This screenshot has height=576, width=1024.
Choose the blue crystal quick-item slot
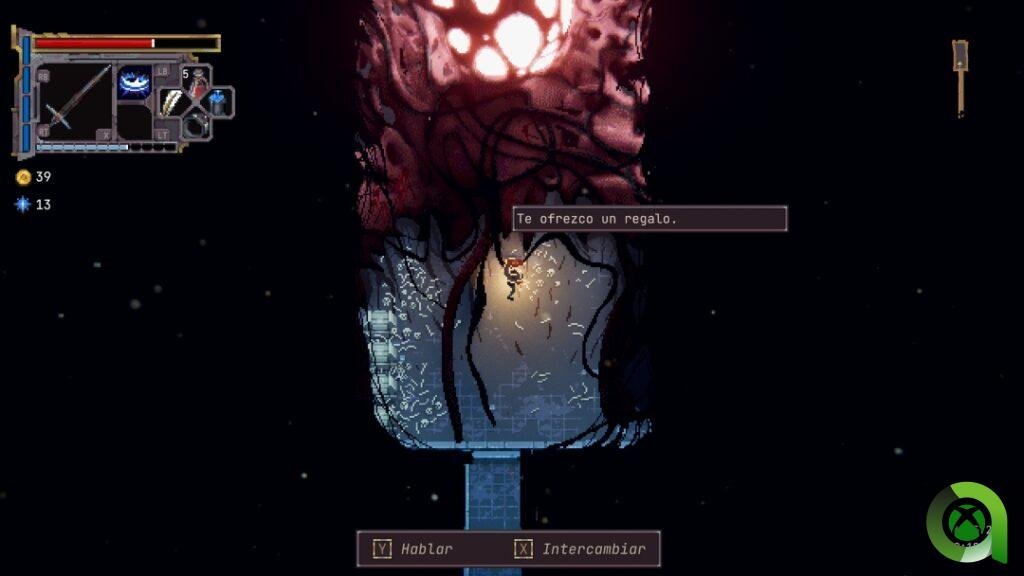point(219,102)
